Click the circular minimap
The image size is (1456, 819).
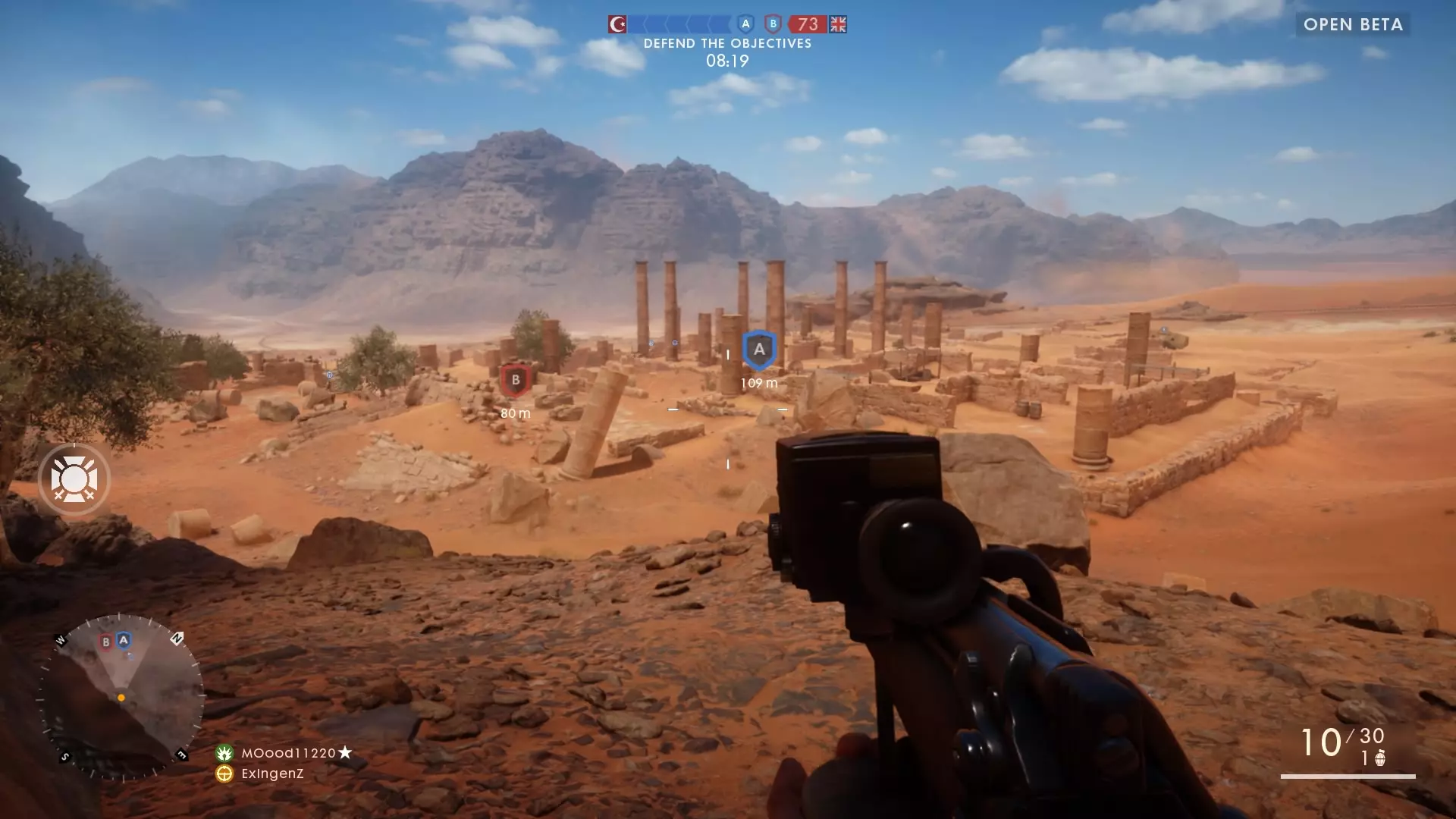[121, 697]
